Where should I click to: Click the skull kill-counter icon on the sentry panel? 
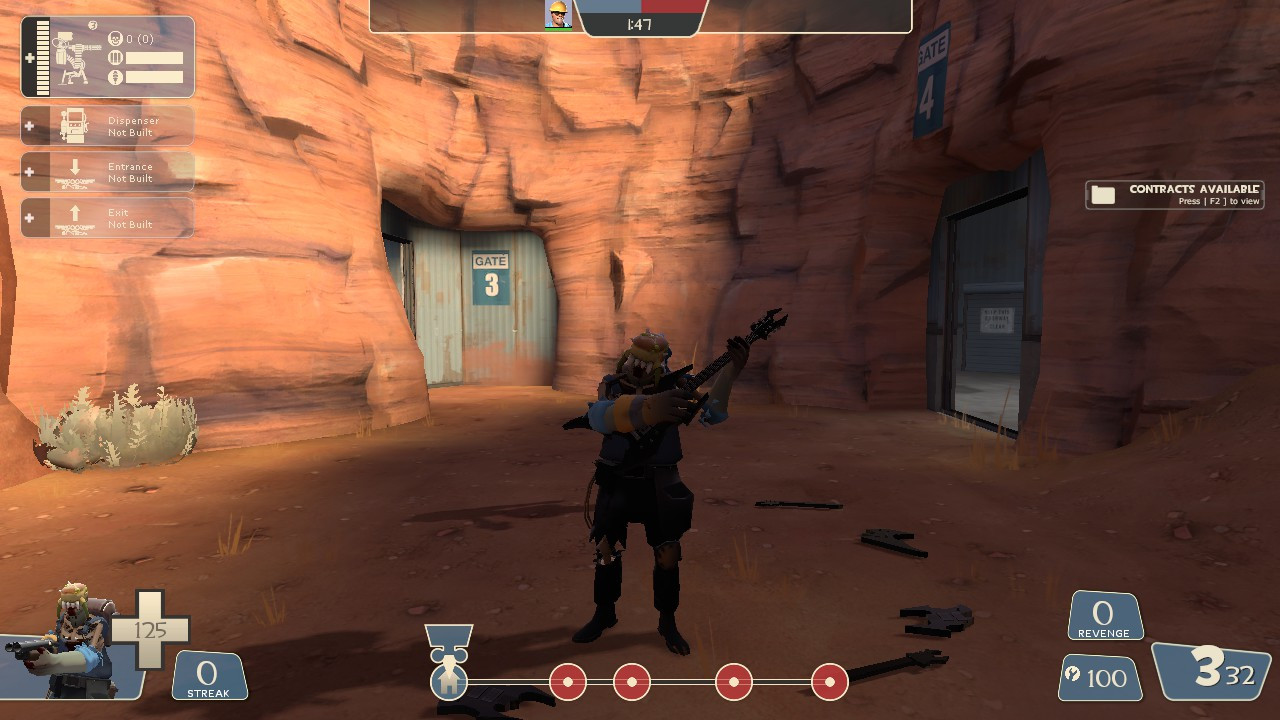(116, 38)
